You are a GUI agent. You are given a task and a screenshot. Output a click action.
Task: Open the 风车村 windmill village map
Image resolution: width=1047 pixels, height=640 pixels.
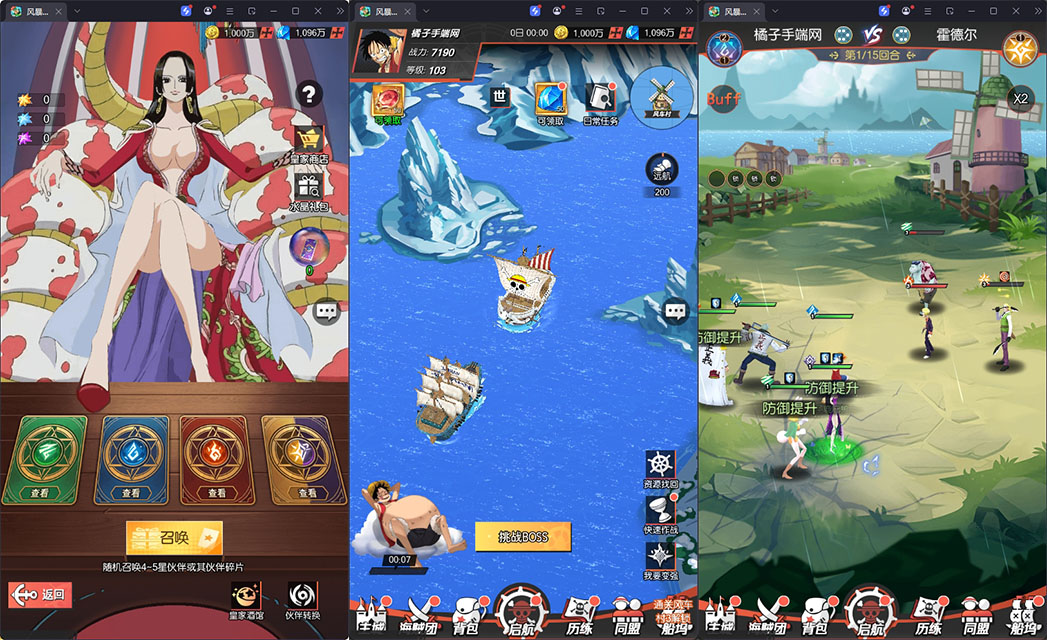point(663,96)
